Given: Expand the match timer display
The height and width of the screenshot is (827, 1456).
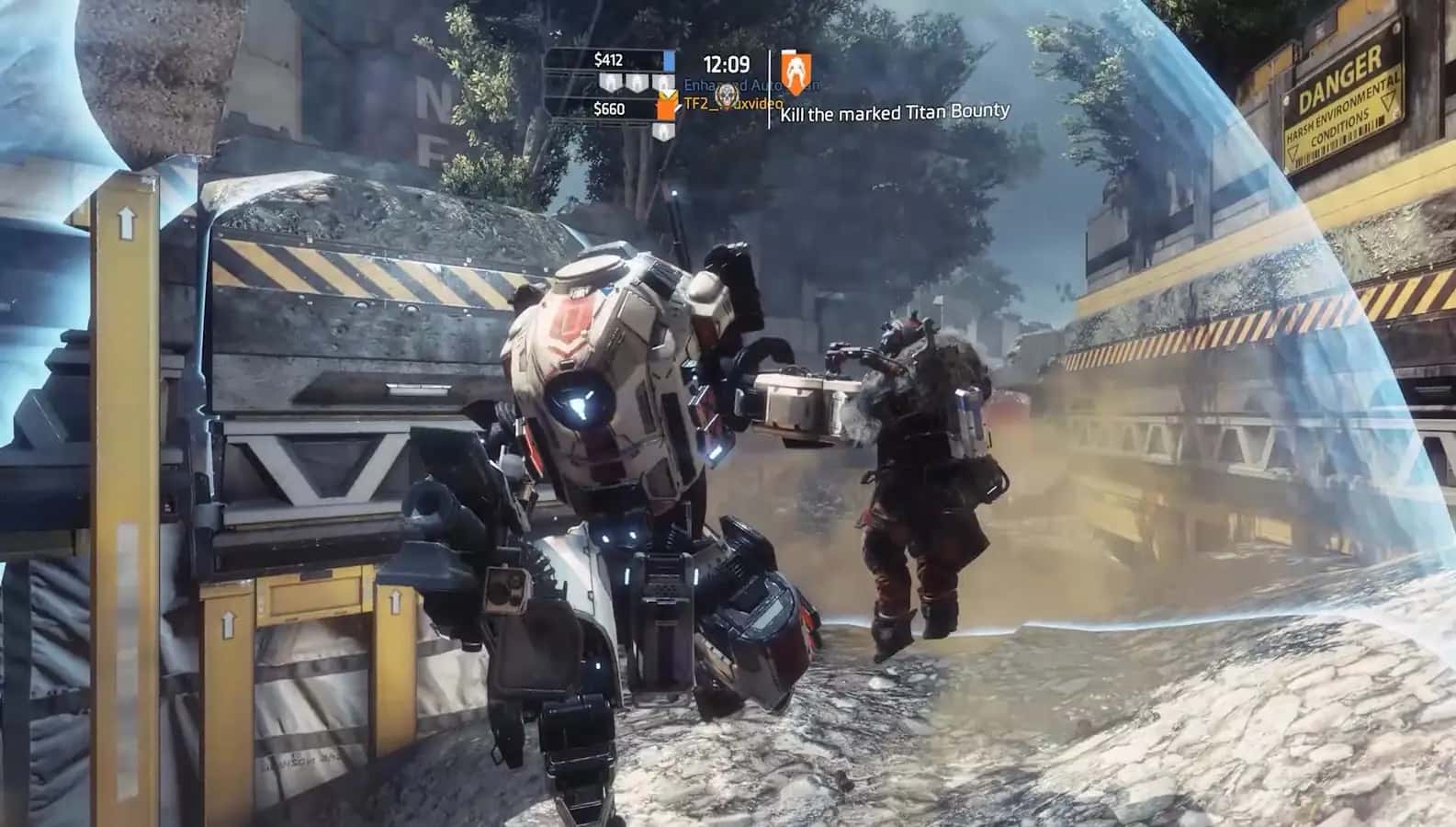Looking at the screenshot, I should (725, 62).
